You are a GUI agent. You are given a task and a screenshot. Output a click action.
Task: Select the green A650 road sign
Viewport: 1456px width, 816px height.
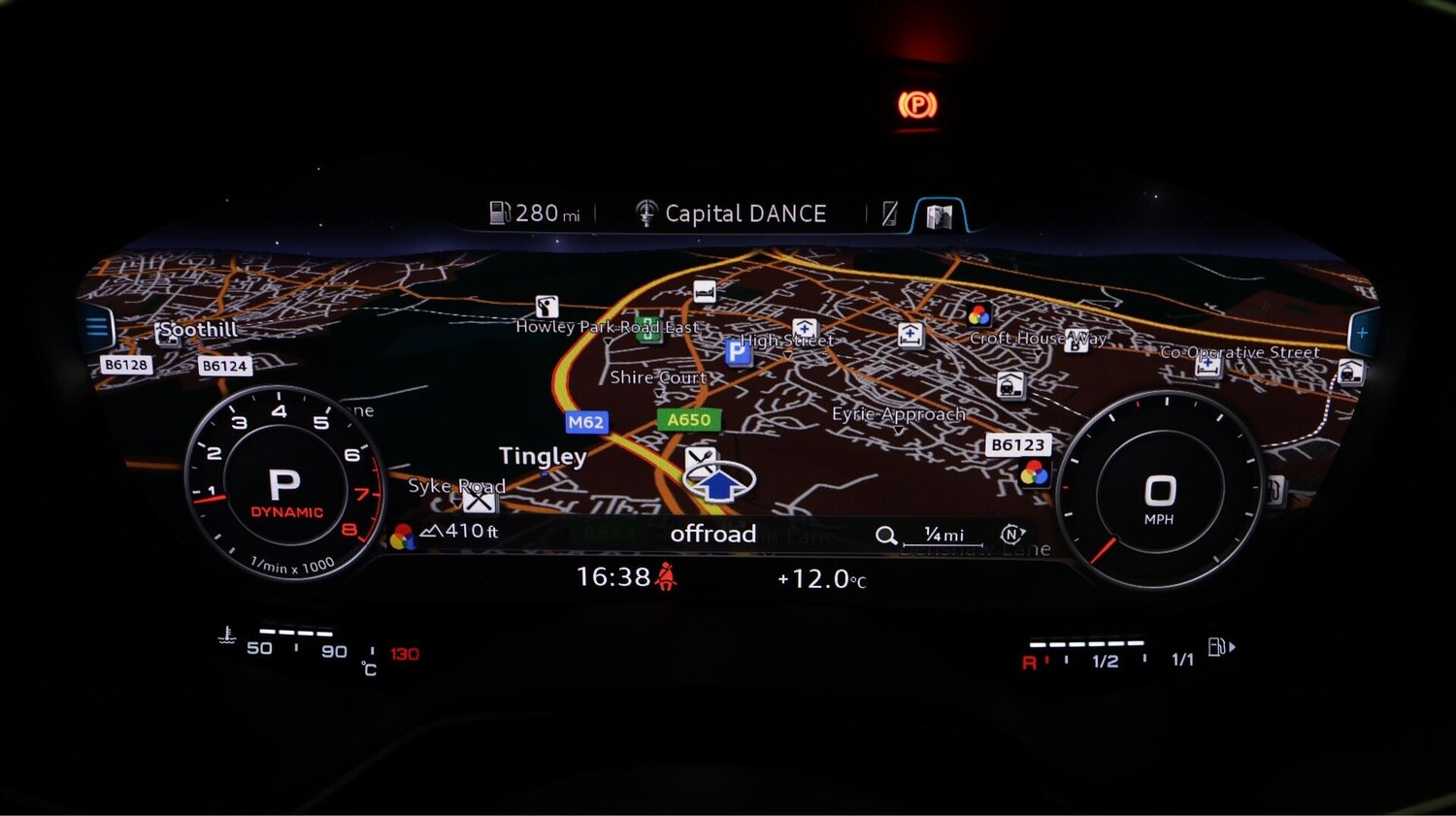click(x=688, y=420)
